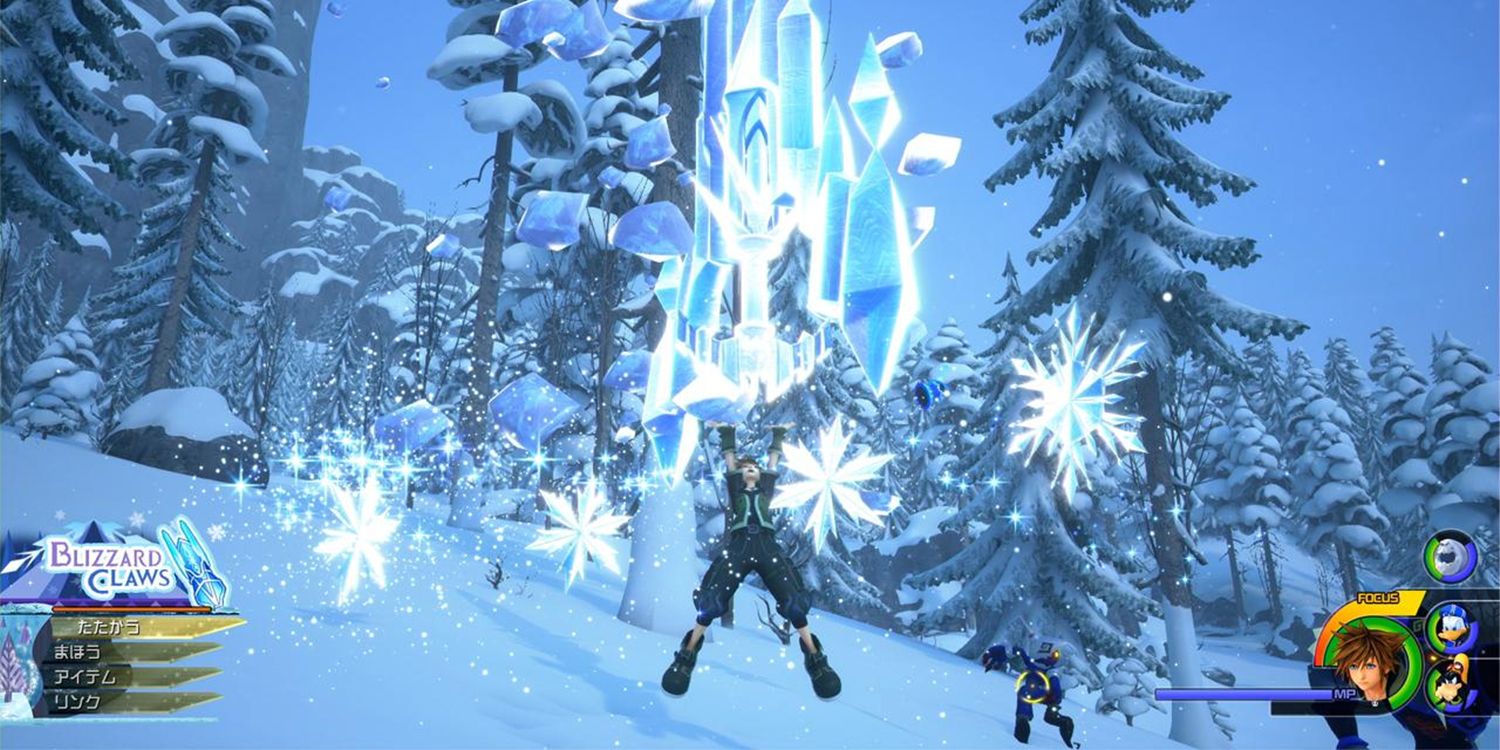Select the たたかう (Attack) command

(x=109, y=628)
